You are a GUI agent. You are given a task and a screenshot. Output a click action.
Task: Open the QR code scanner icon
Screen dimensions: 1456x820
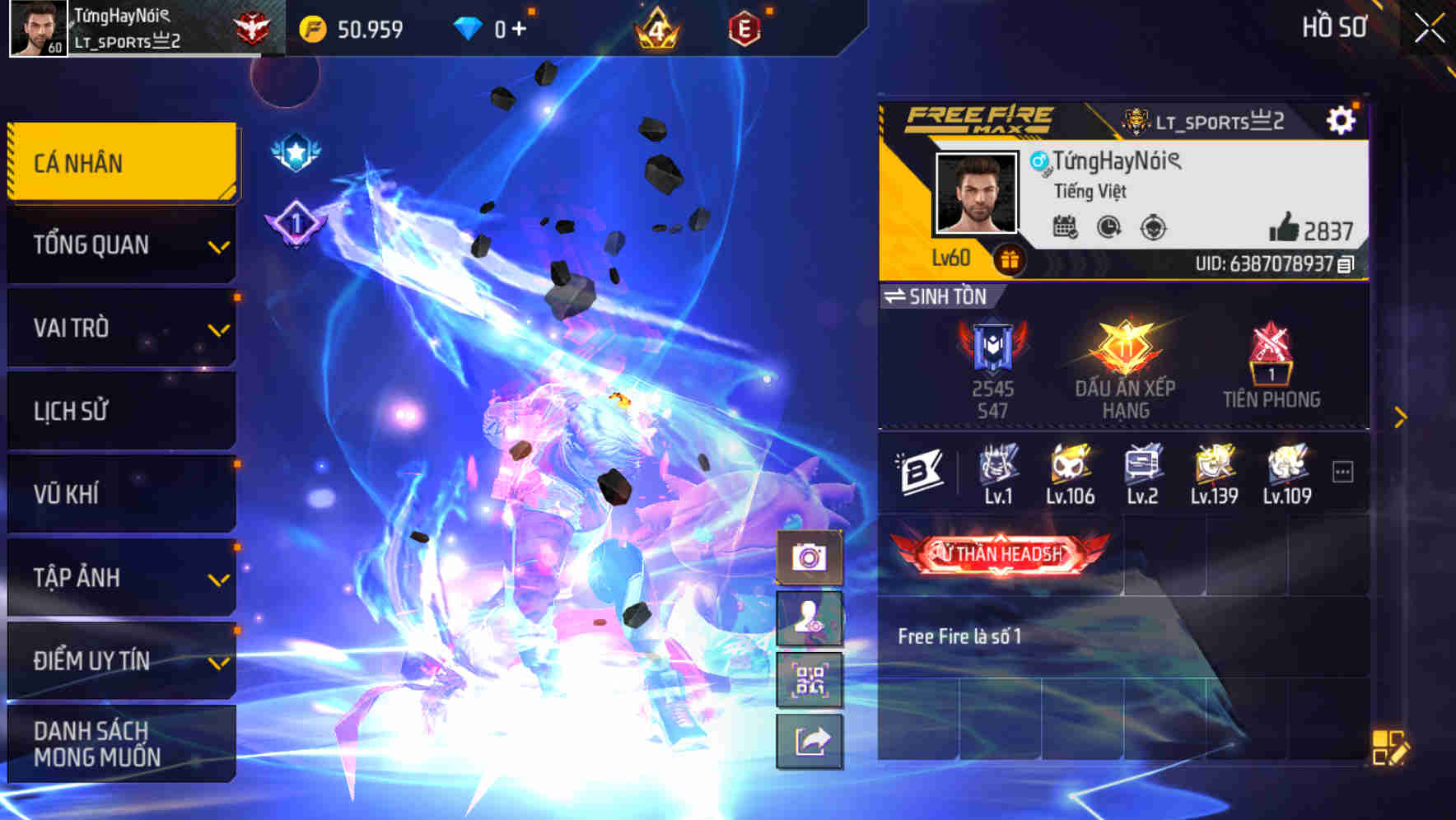809,682
